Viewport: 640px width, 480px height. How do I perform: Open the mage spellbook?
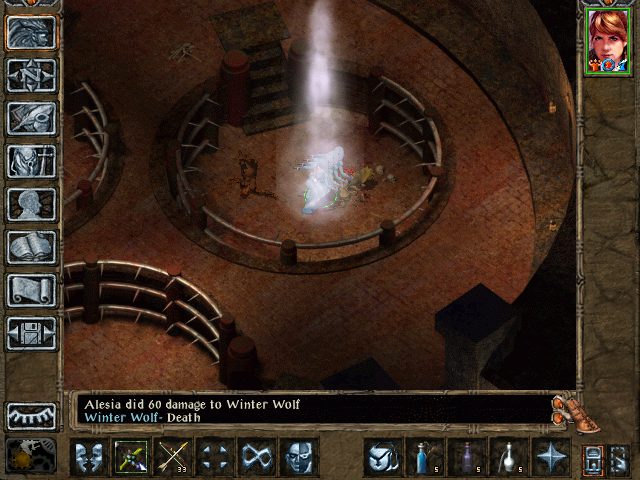pos(32,246)
